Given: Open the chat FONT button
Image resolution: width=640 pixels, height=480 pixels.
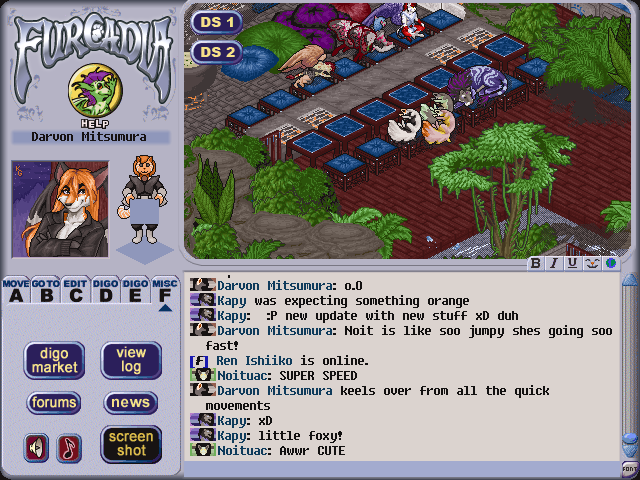Looking at the screenshot, I should [629, 468].
